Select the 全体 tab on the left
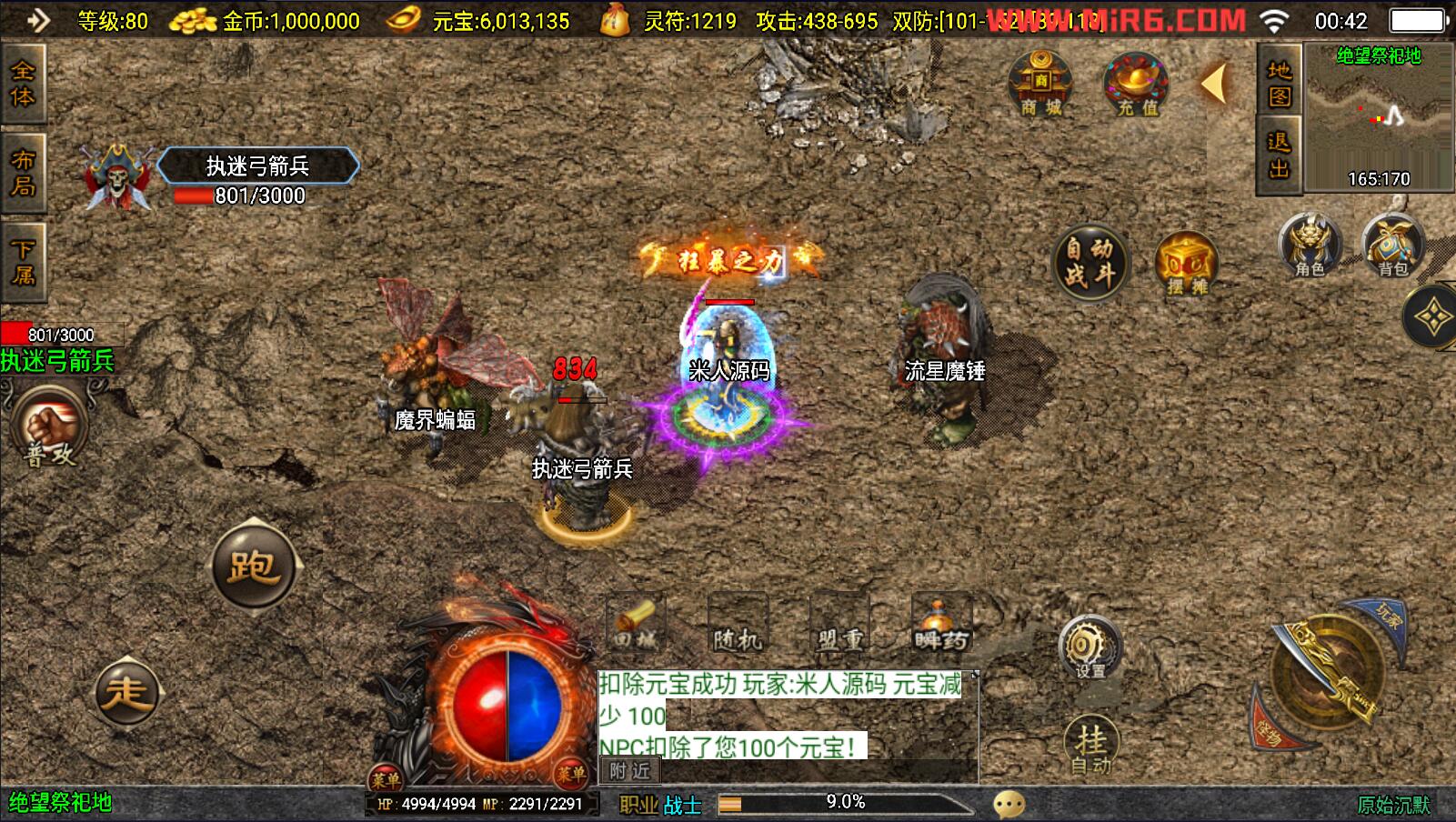The height and width of the screenshot is (822, 1456). click(23, 83)
